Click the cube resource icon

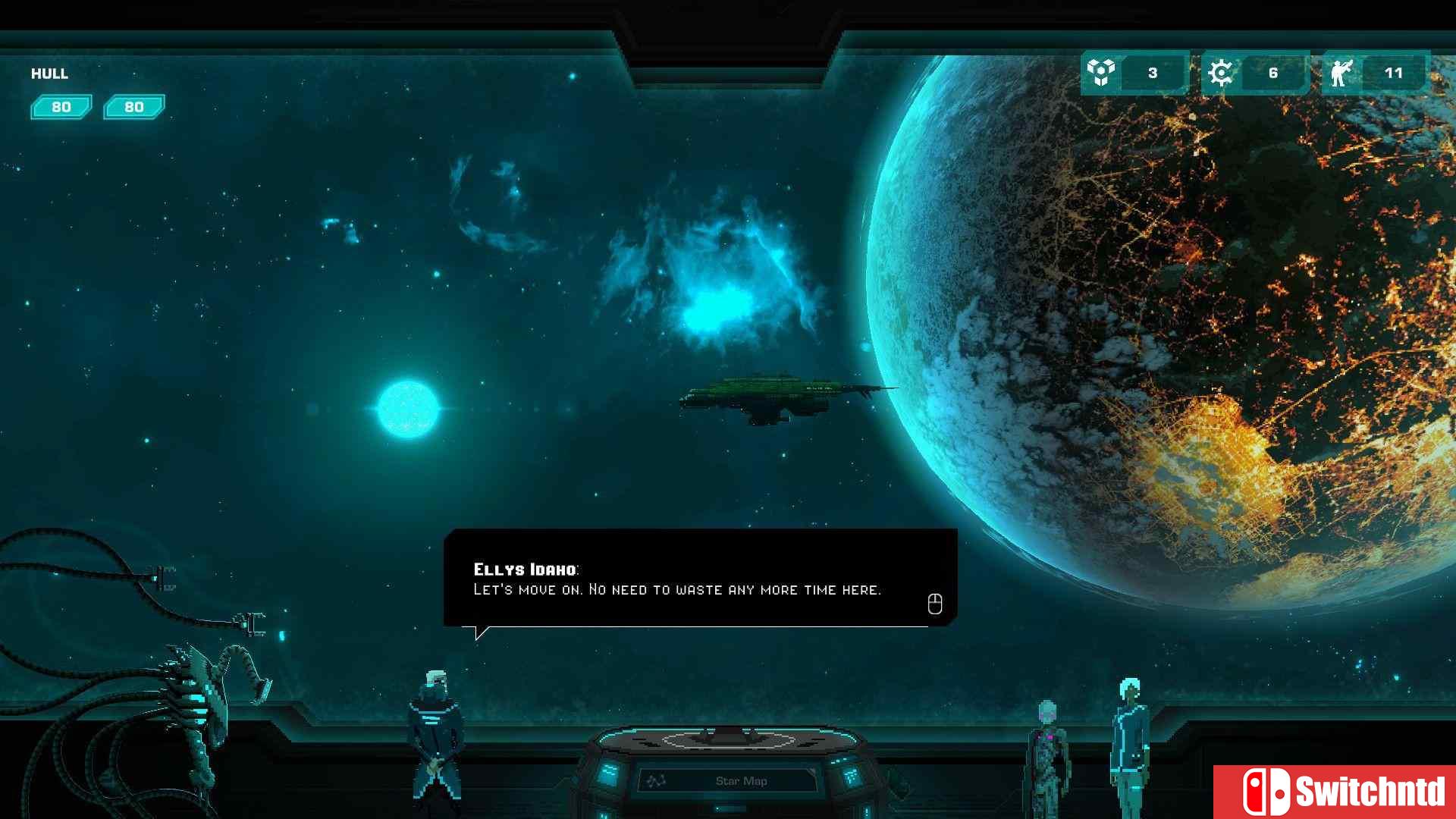coord(1100,73)
